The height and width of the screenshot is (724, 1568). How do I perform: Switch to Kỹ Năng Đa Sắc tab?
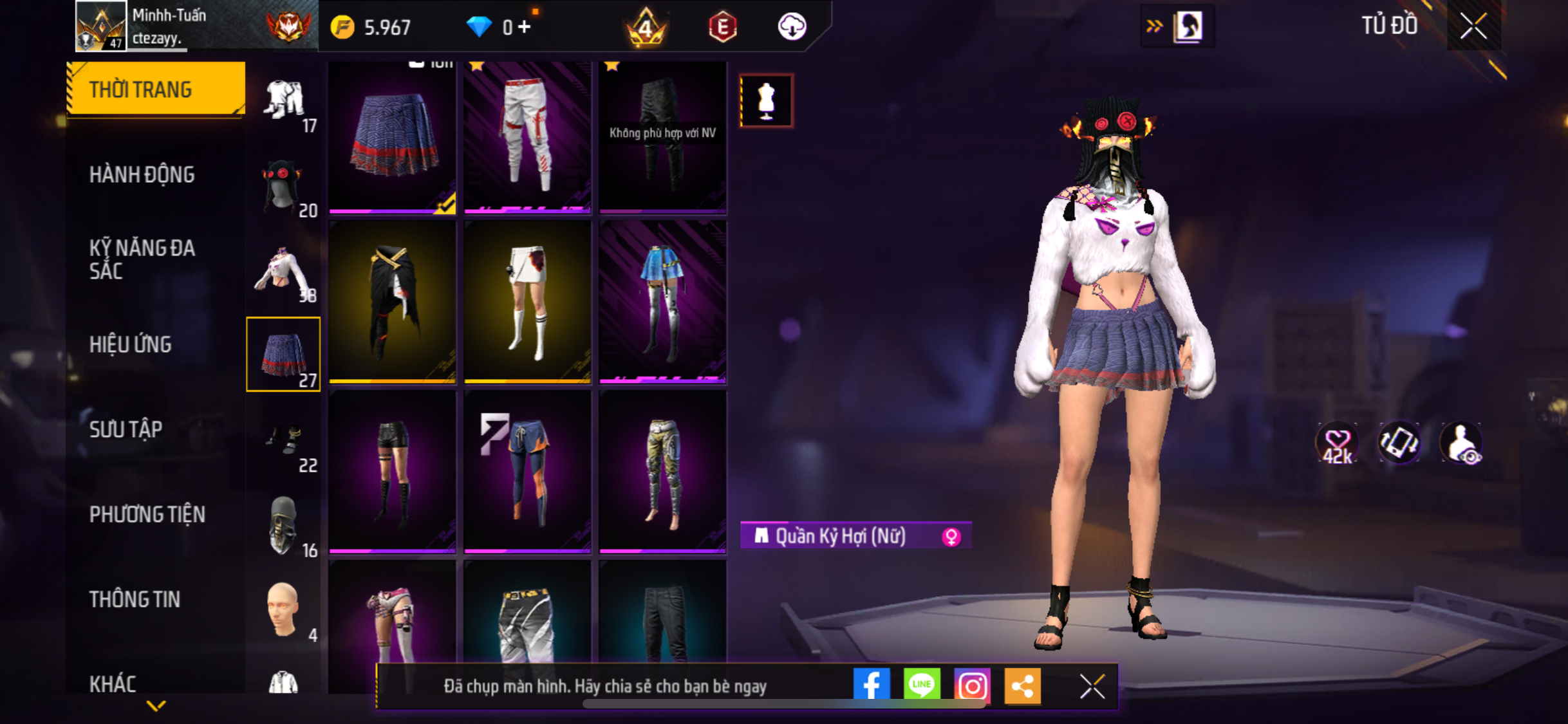coord(142,259)
